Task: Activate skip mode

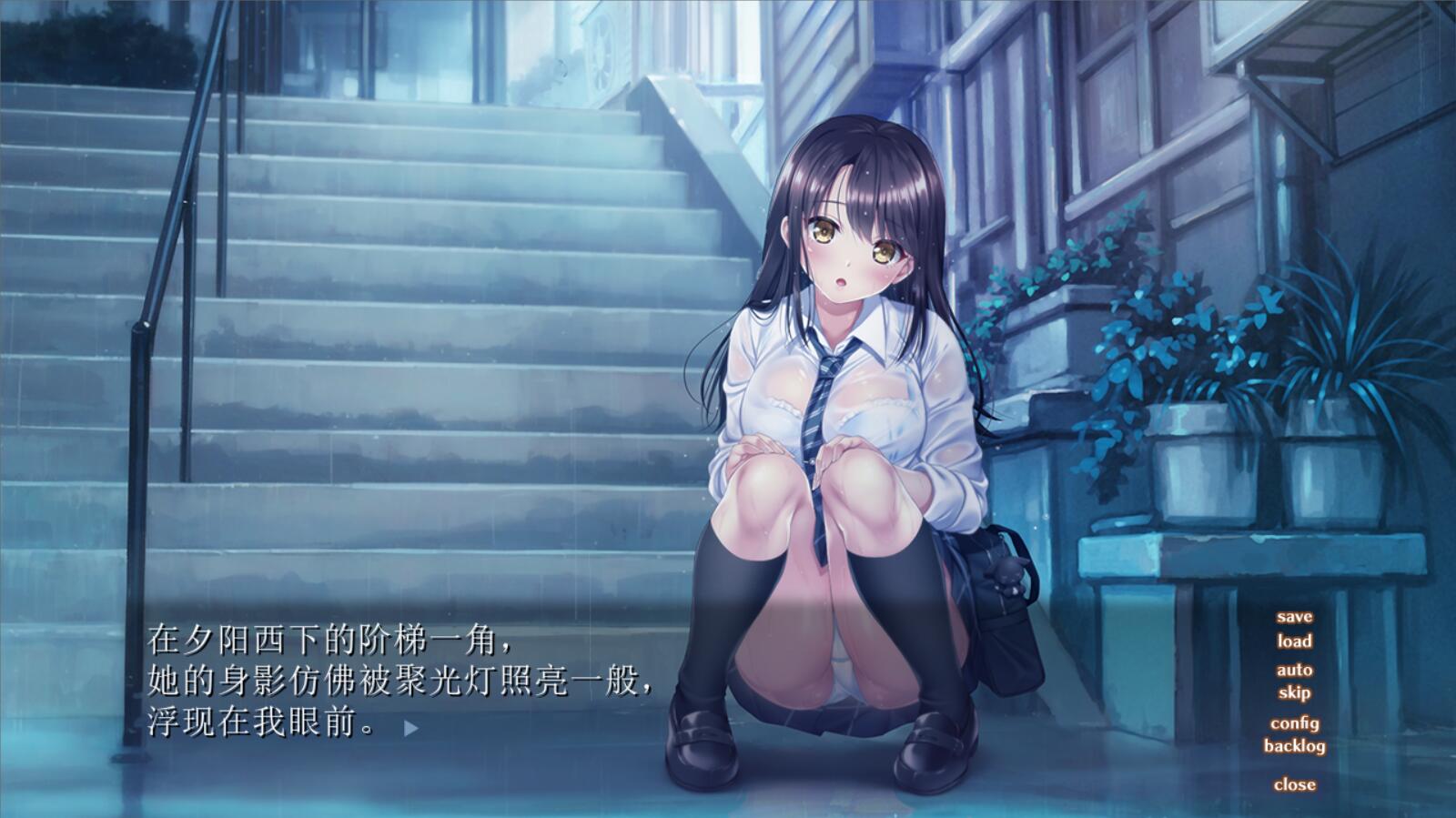Action: (x=1294, y=692)
